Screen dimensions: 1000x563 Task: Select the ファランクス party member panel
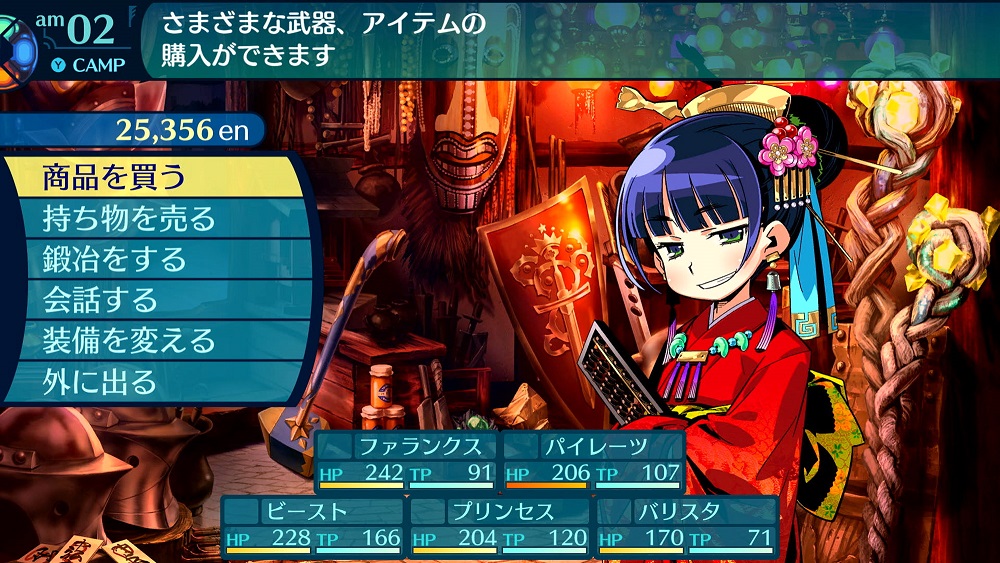pos(406,460)
